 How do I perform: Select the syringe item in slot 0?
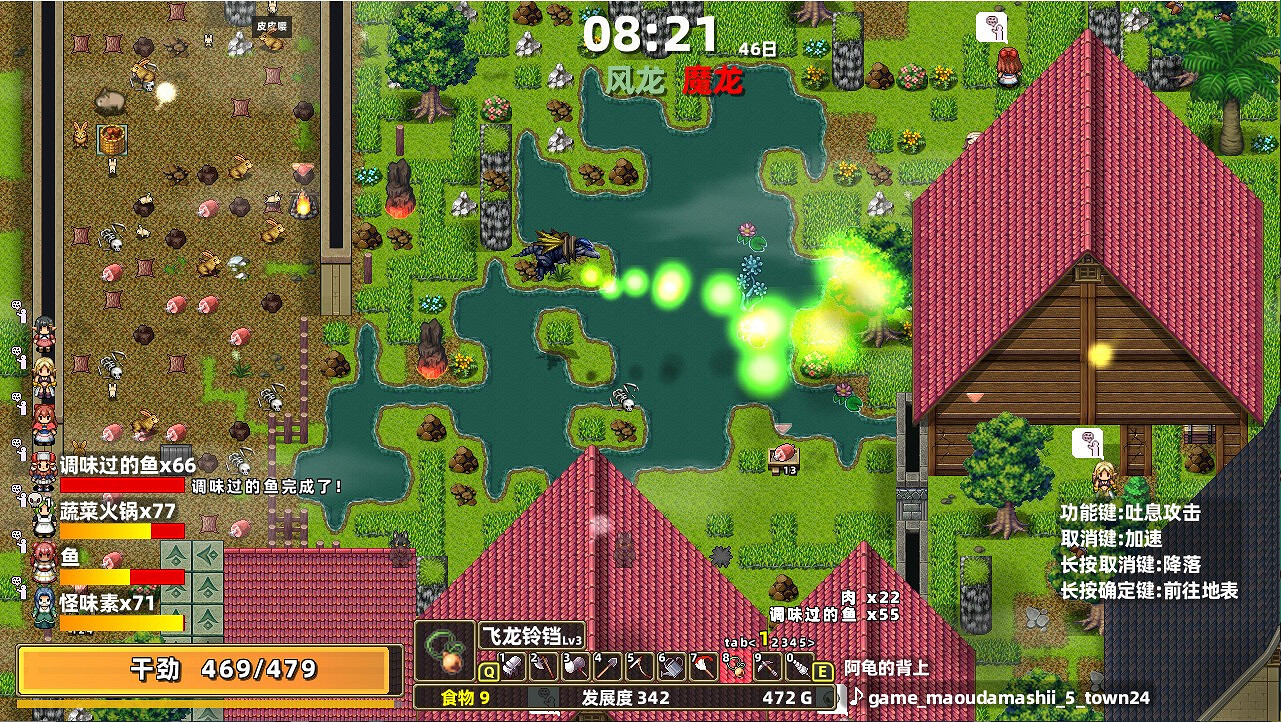click(797, 666)
